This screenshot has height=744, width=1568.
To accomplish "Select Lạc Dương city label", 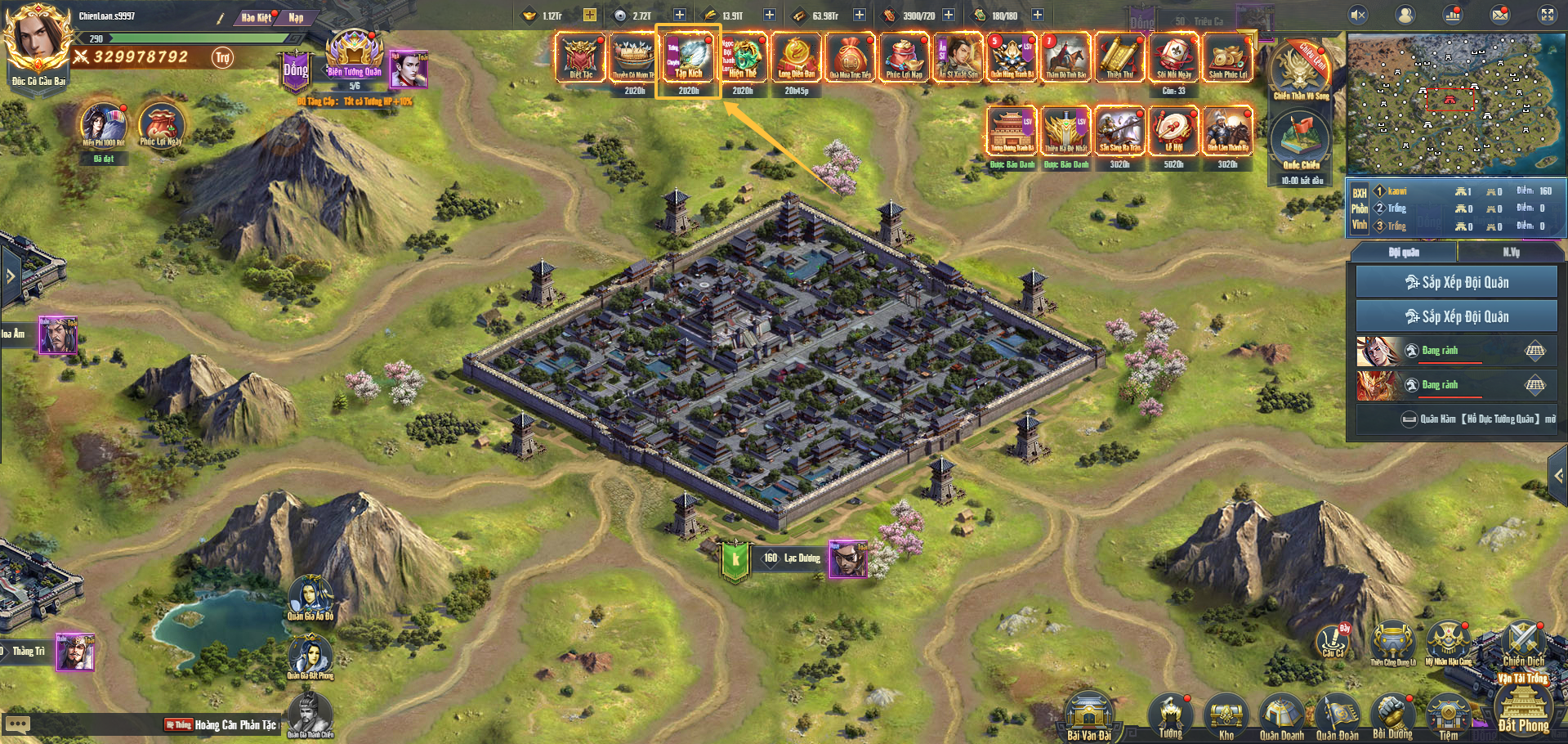I will (792, 558).
